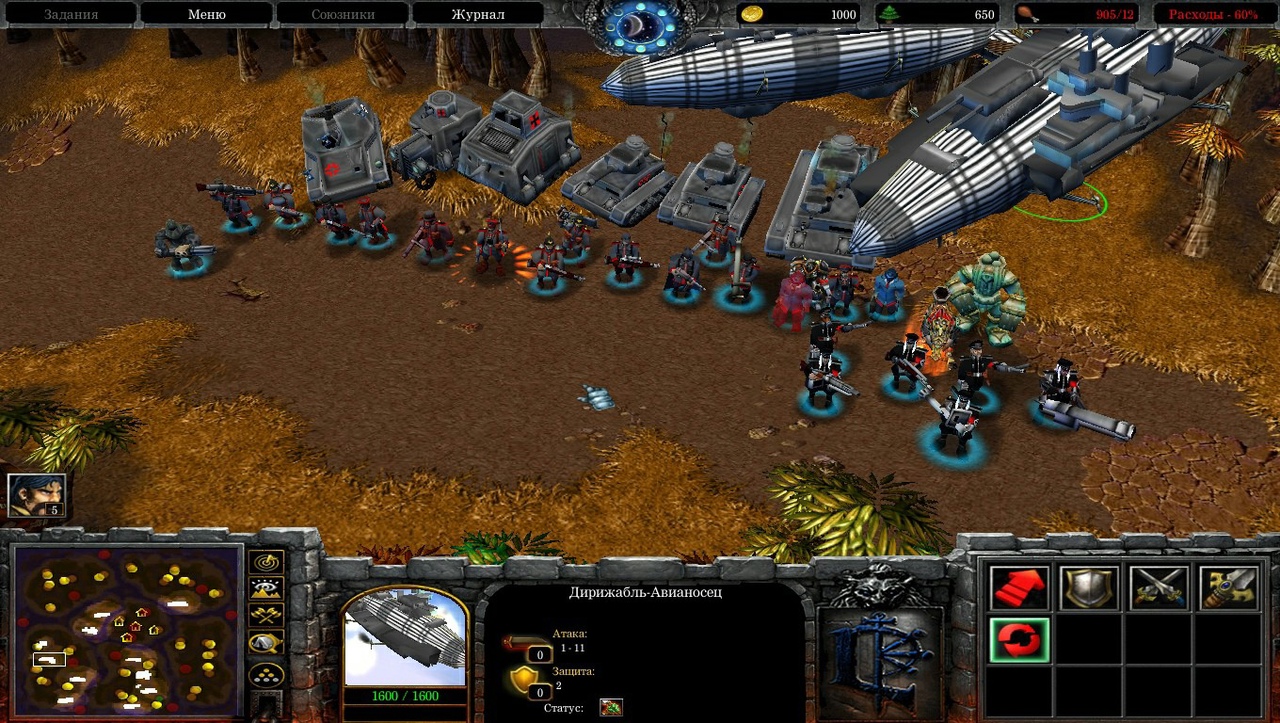1280x723 pixels.
Task: Toggle ally color mode (crossed axes)
Action: [266, 616]
